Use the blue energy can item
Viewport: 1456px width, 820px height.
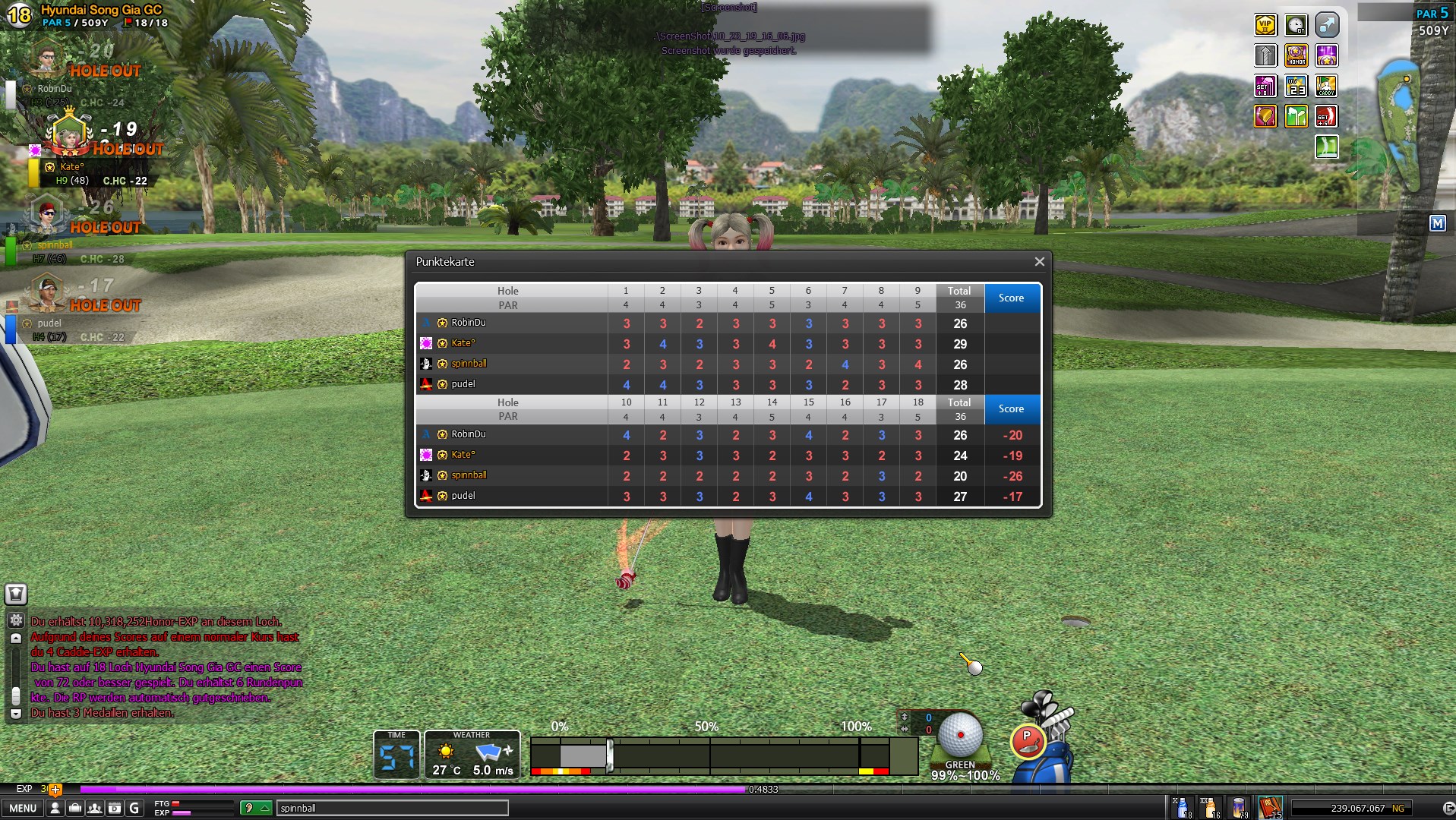pos(1240,807)
